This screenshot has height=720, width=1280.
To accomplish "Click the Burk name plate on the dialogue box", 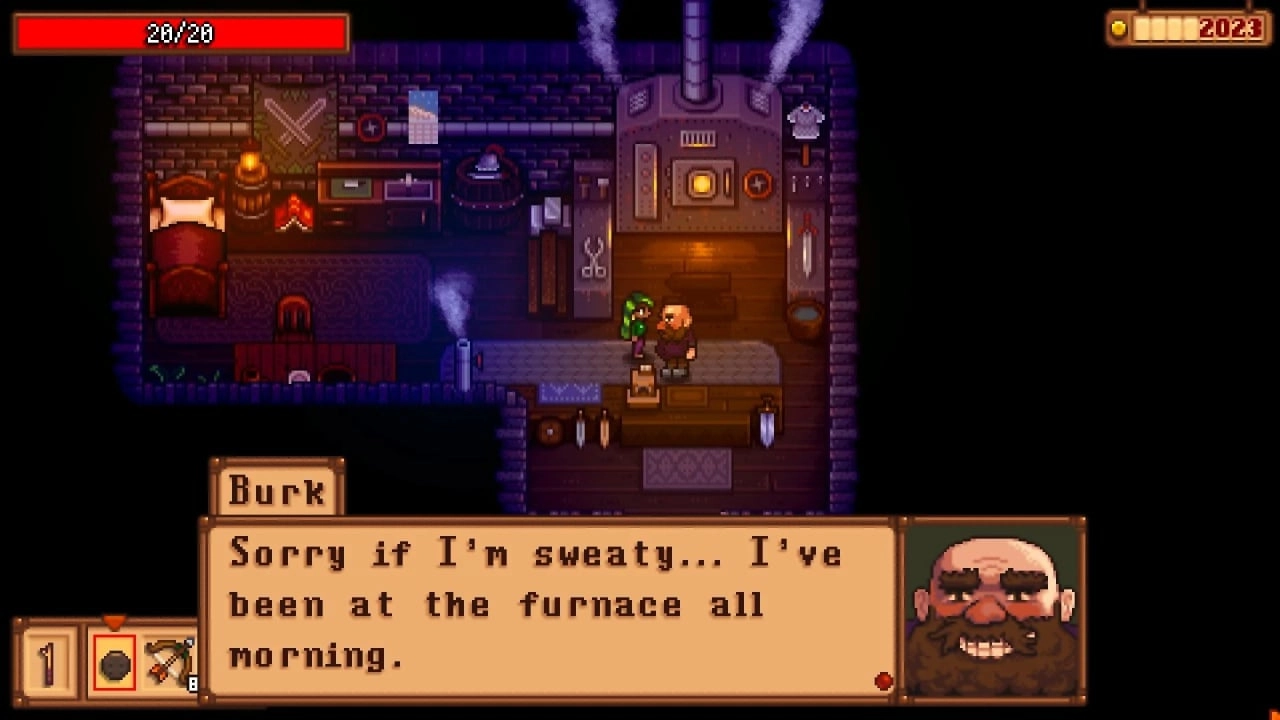I will coord(277,490).
